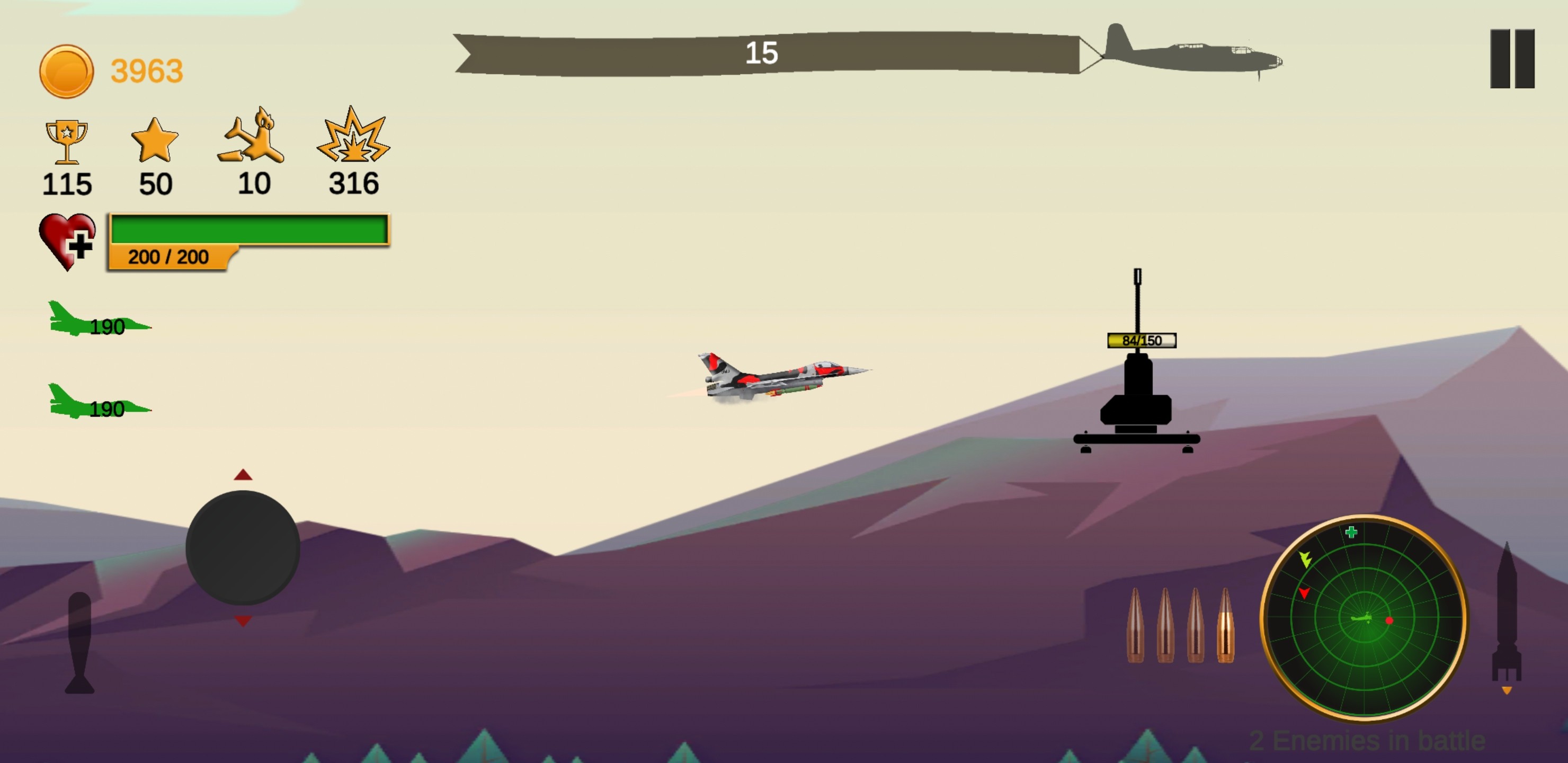
Task: Pause the game with the pause button
Action: [1512, 58]
